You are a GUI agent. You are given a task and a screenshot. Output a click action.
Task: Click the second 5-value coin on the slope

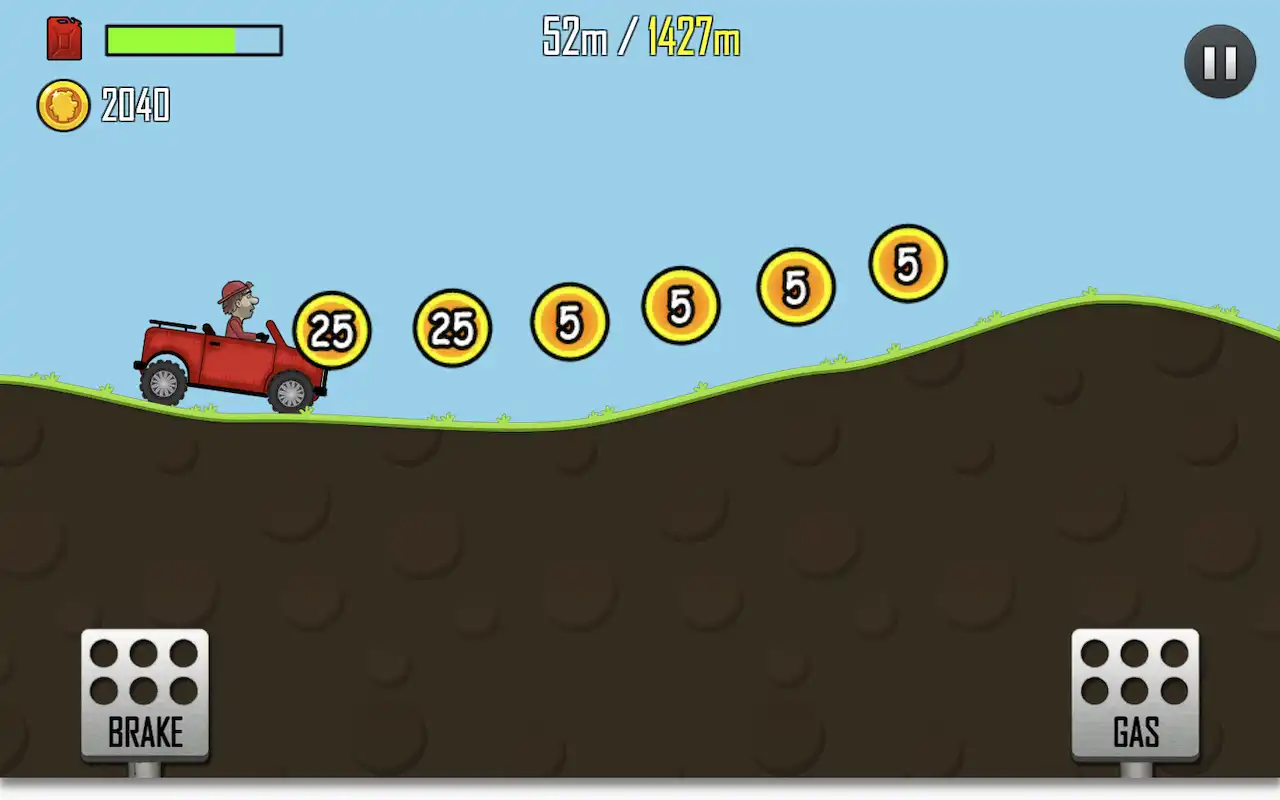point(681,305)
